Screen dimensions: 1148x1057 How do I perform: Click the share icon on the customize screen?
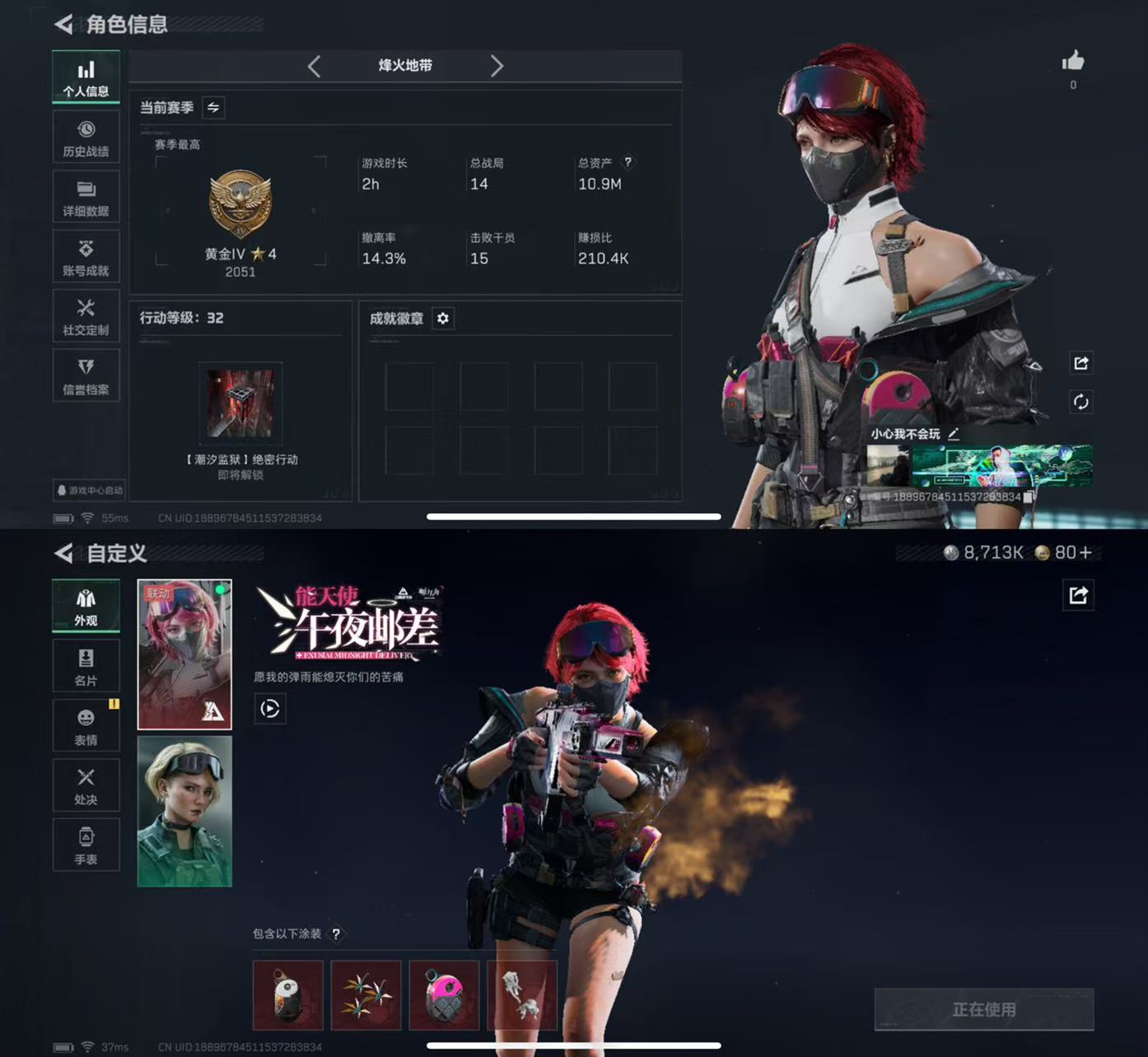(x=1079, y=597)
